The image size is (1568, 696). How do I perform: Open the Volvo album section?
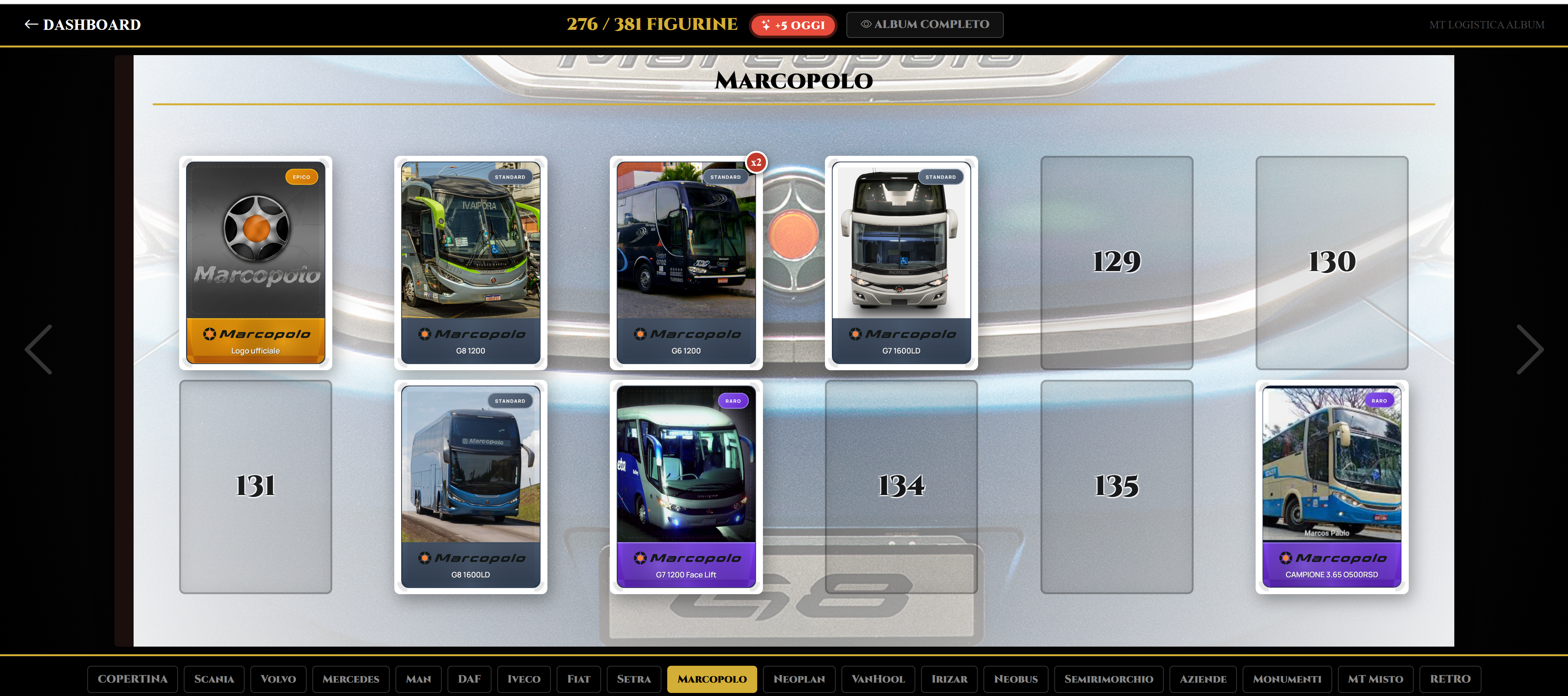278,679
